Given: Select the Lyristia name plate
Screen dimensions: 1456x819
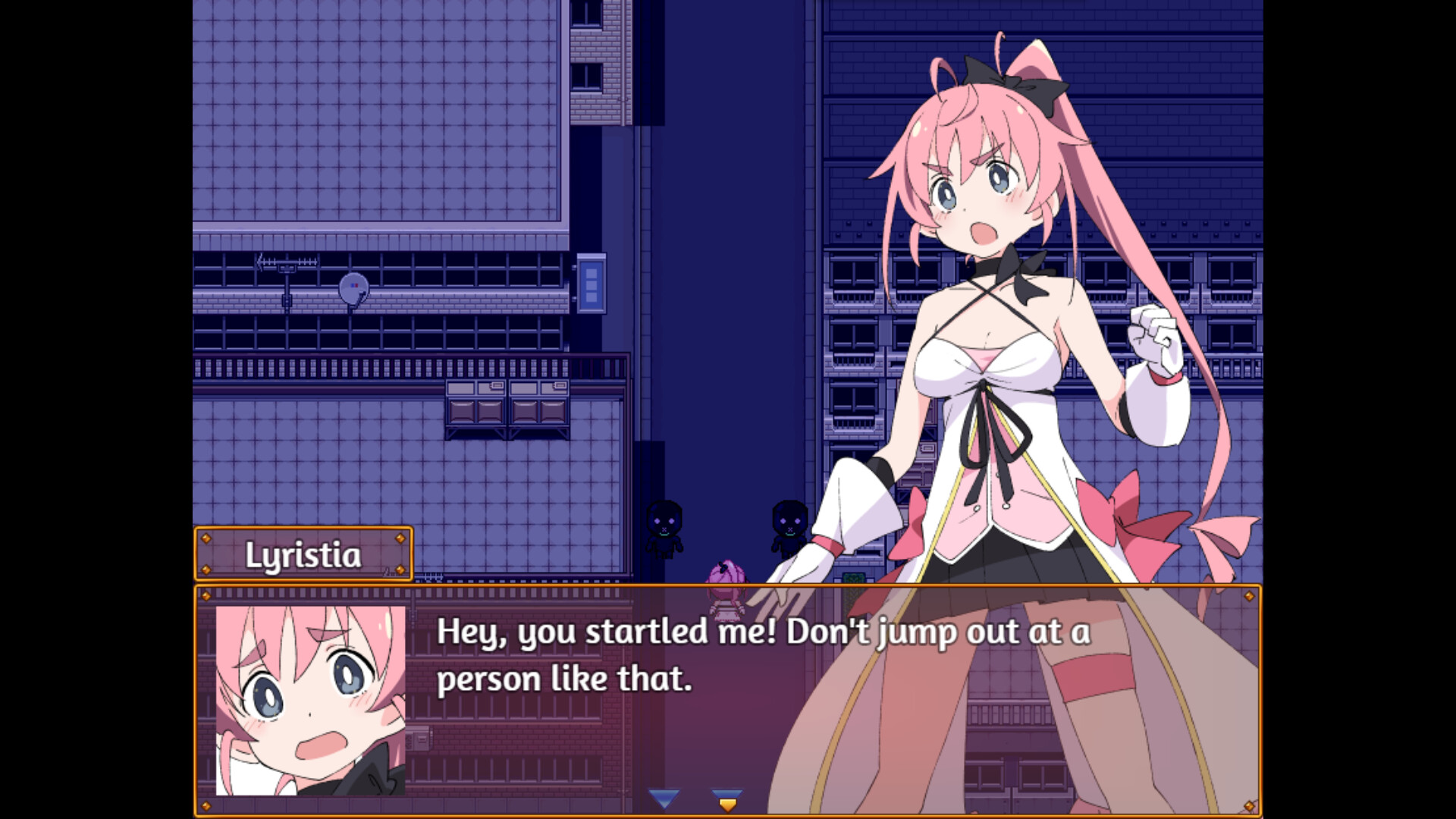Looking at the screenshot, I should coord(303,554).
